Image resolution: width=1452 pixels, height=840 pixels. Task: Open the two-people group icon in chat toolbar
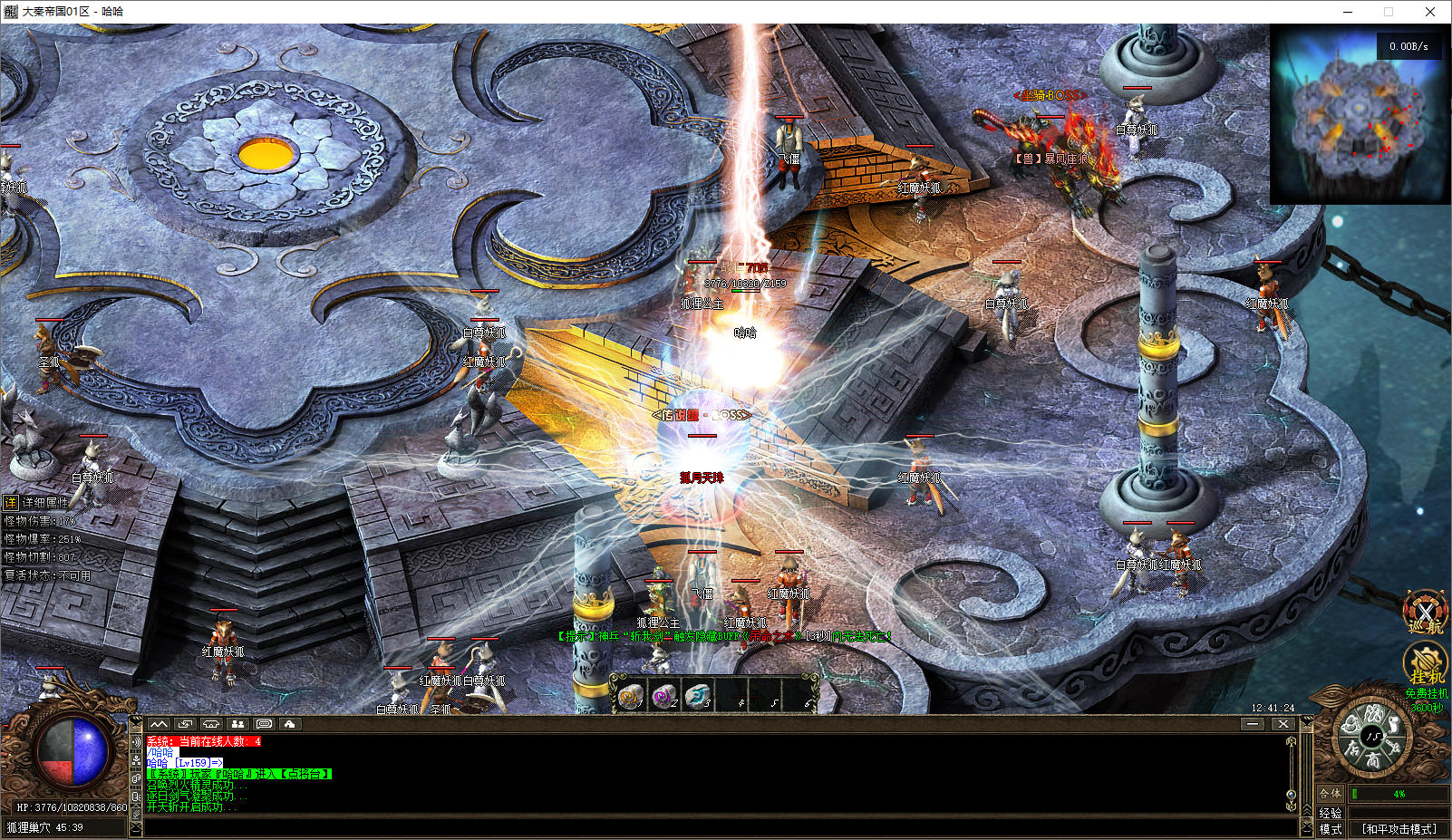click(x=237, y=724)
